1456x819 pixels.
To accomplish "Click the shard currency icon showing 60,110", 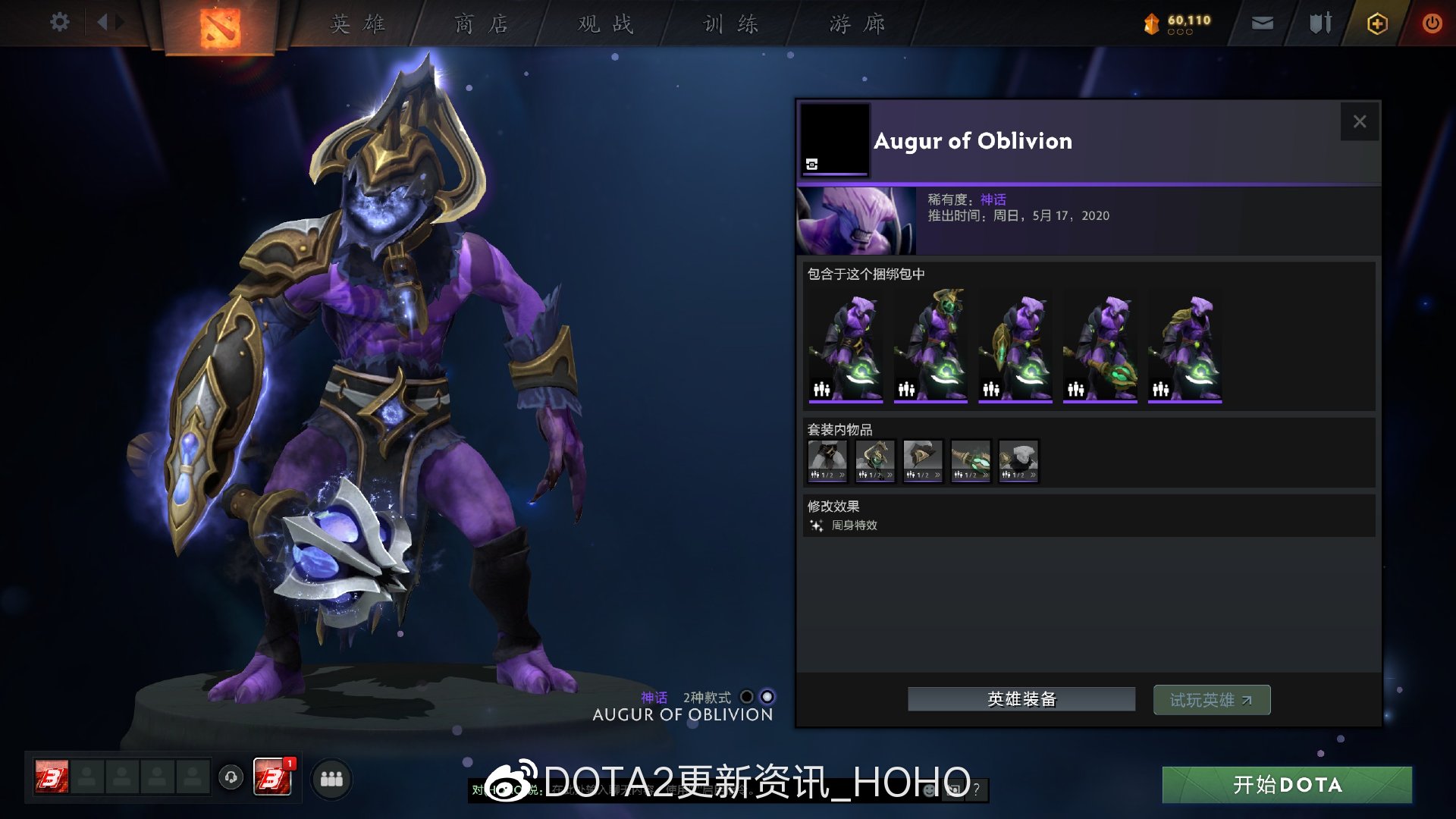I will tap(1150, 23).
